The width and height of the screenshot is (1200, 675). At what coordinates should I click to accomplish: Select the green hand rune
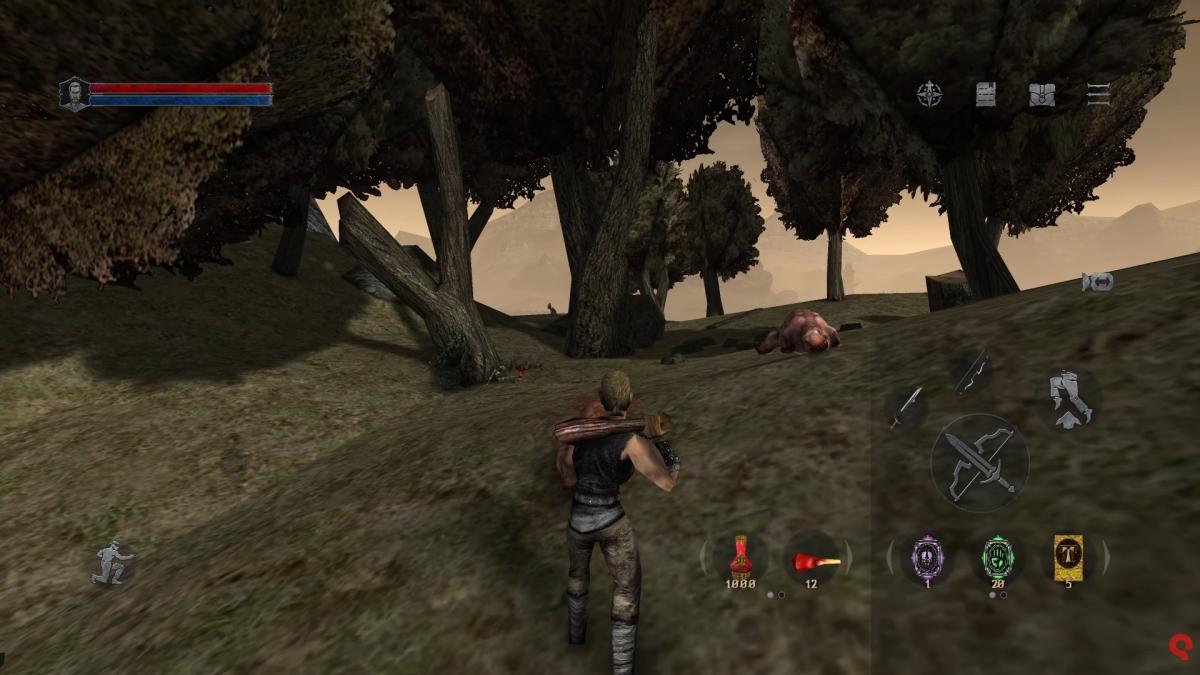[x=997, y=556]
